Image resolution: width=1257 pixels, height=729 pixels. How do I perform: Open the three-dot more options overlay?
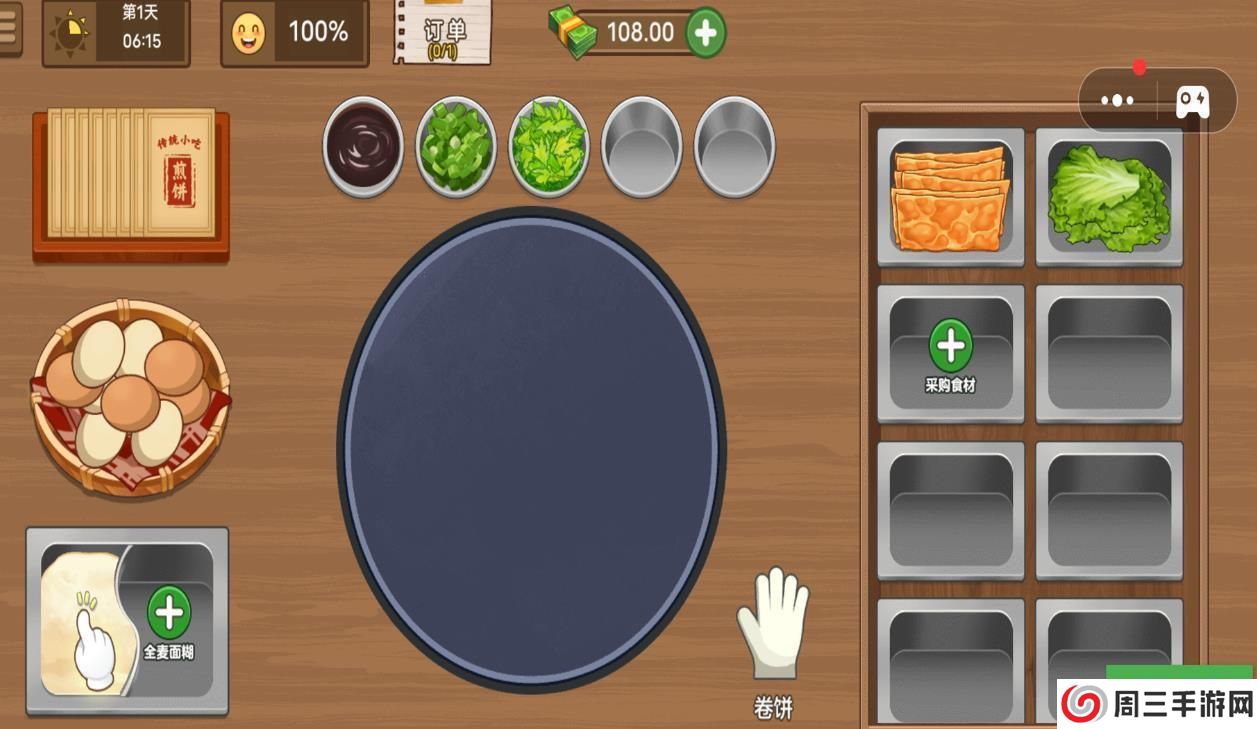coord(1117,101)
